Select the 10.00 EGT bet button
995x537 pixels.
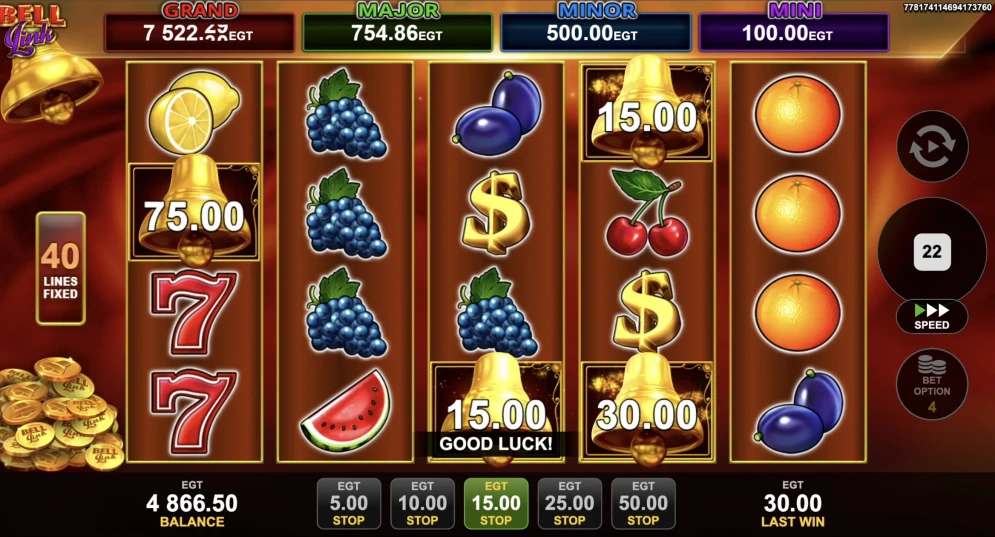422,503
